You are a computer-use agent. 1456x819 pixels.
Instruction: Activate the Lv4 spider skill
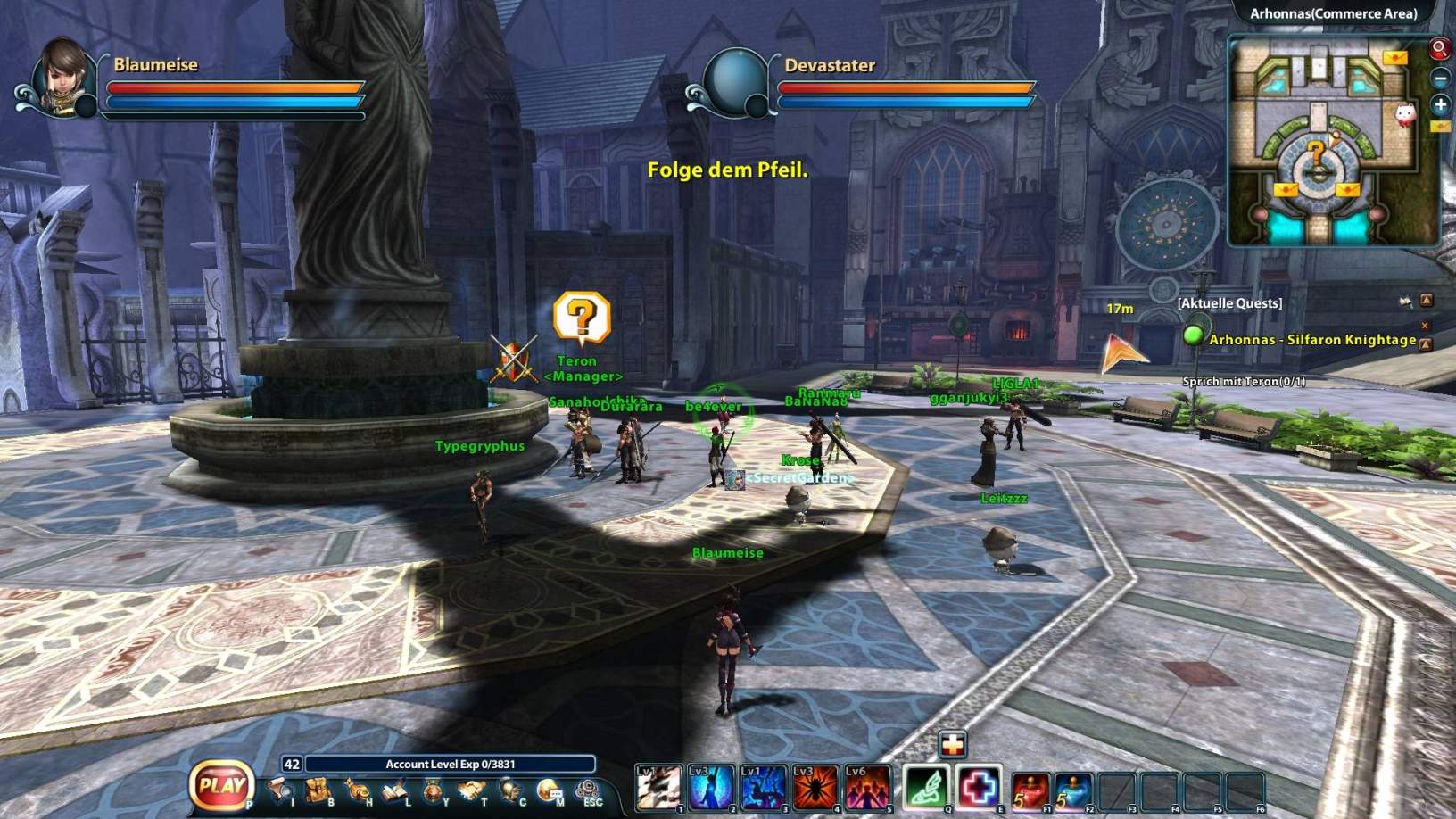tap(815, 788)
